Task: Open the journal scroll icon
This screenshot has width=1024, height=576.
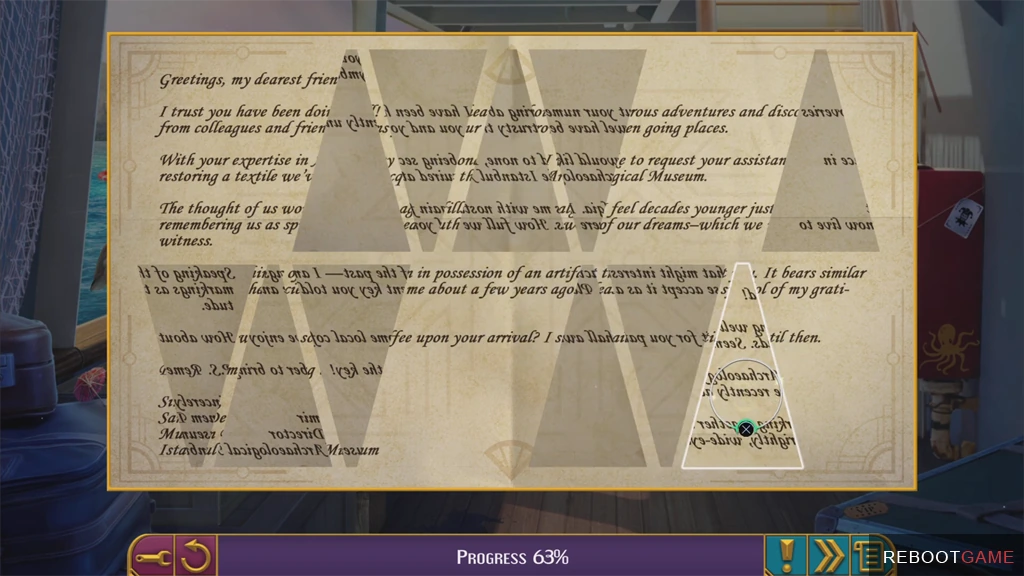Action: [866, 555]
